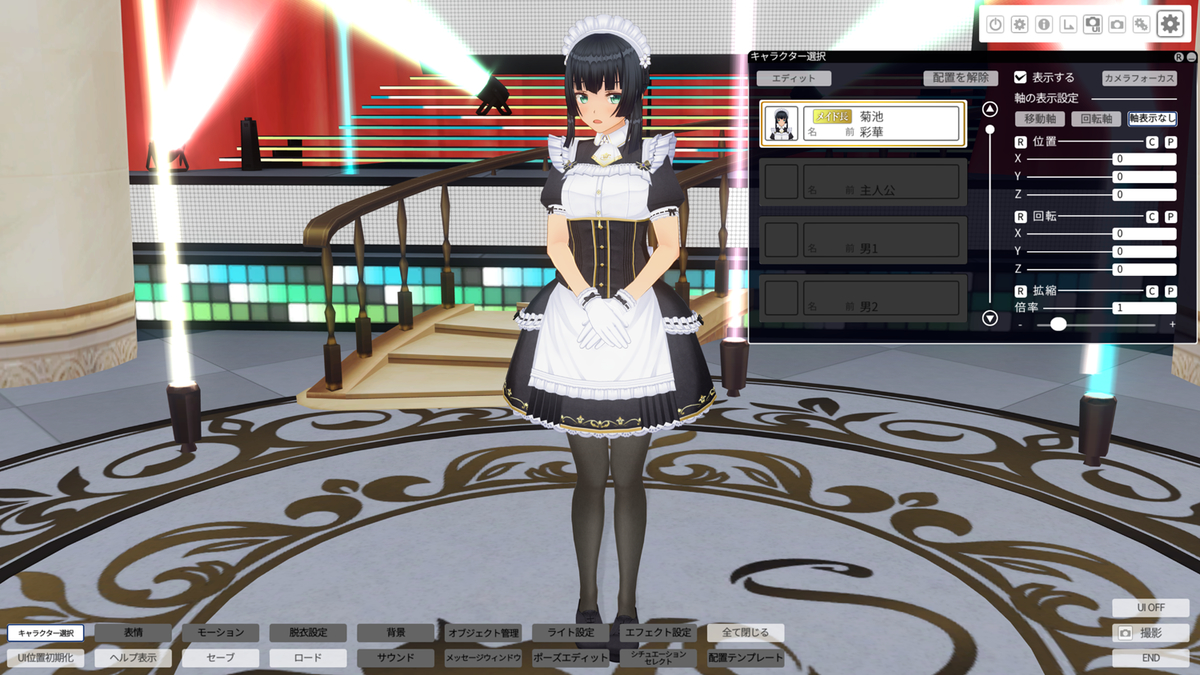Click the END button
Viewport: 1200px width, 675px height.
tap(1150, 658)
